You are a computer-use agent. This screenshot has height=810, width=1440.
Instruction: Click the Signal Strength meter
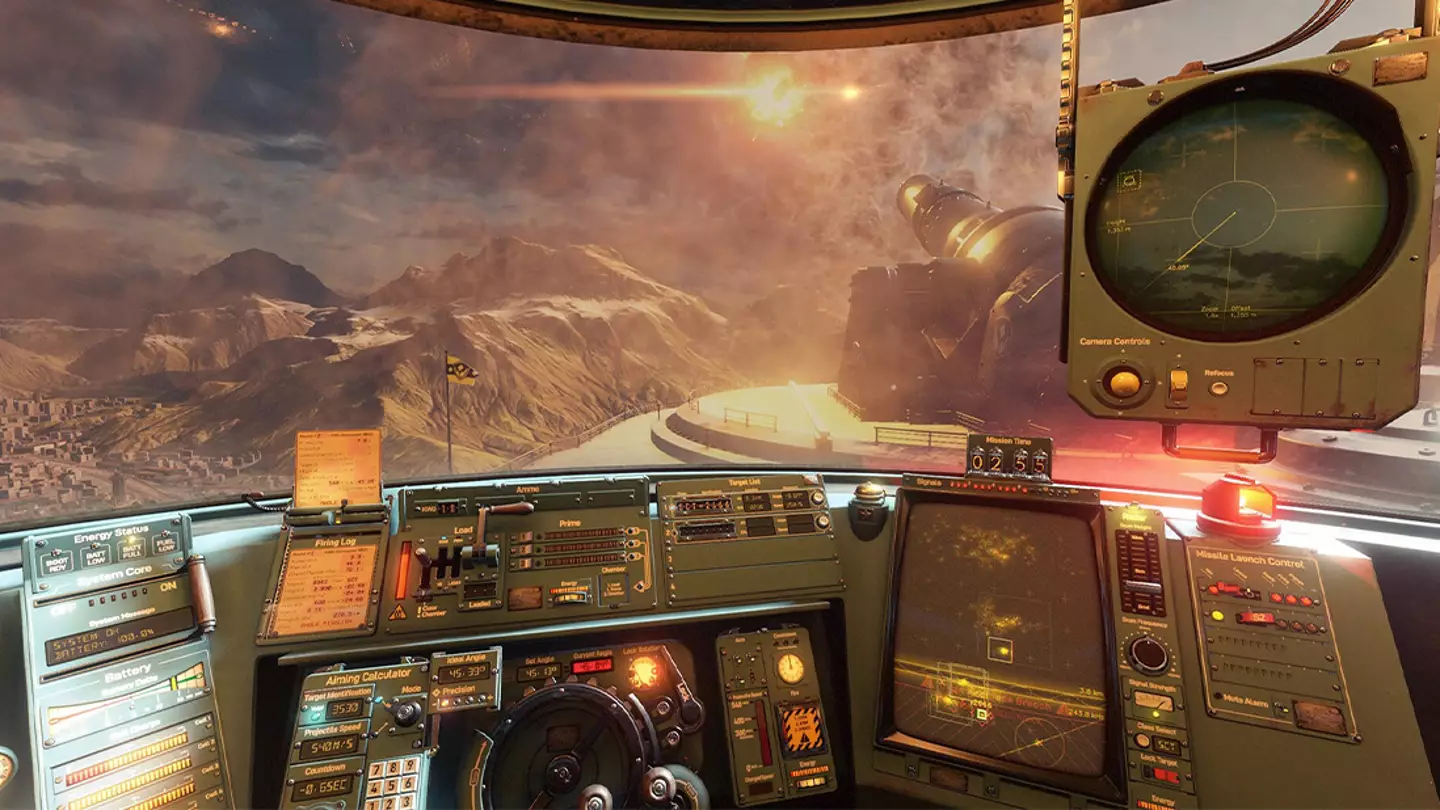tap(1153, 700)
